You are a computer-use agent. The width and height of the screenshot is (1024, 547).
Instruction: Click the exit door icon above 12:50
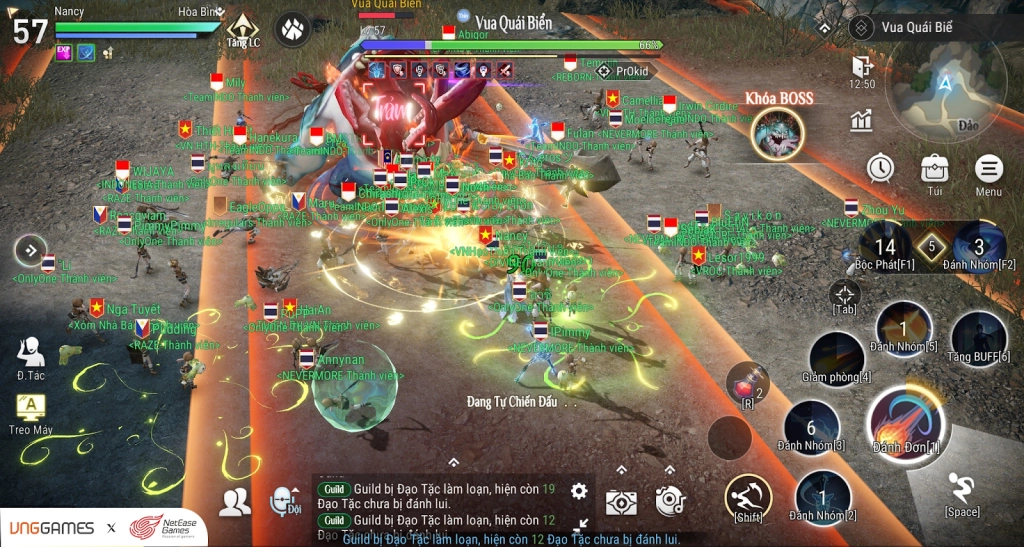(861, 66)
